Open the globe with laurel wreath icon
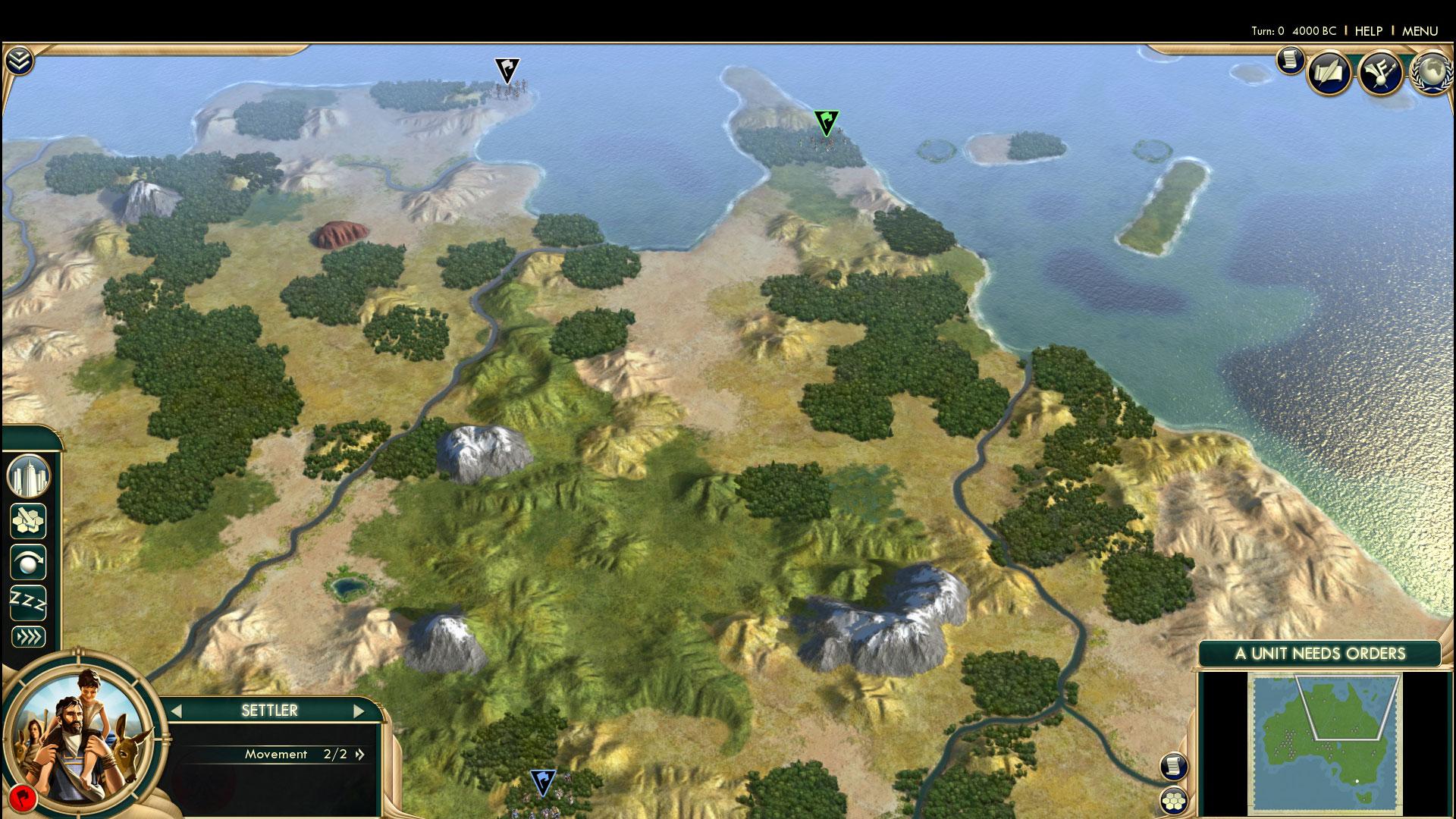The image size is (1456, 819). click(1430, 73)
